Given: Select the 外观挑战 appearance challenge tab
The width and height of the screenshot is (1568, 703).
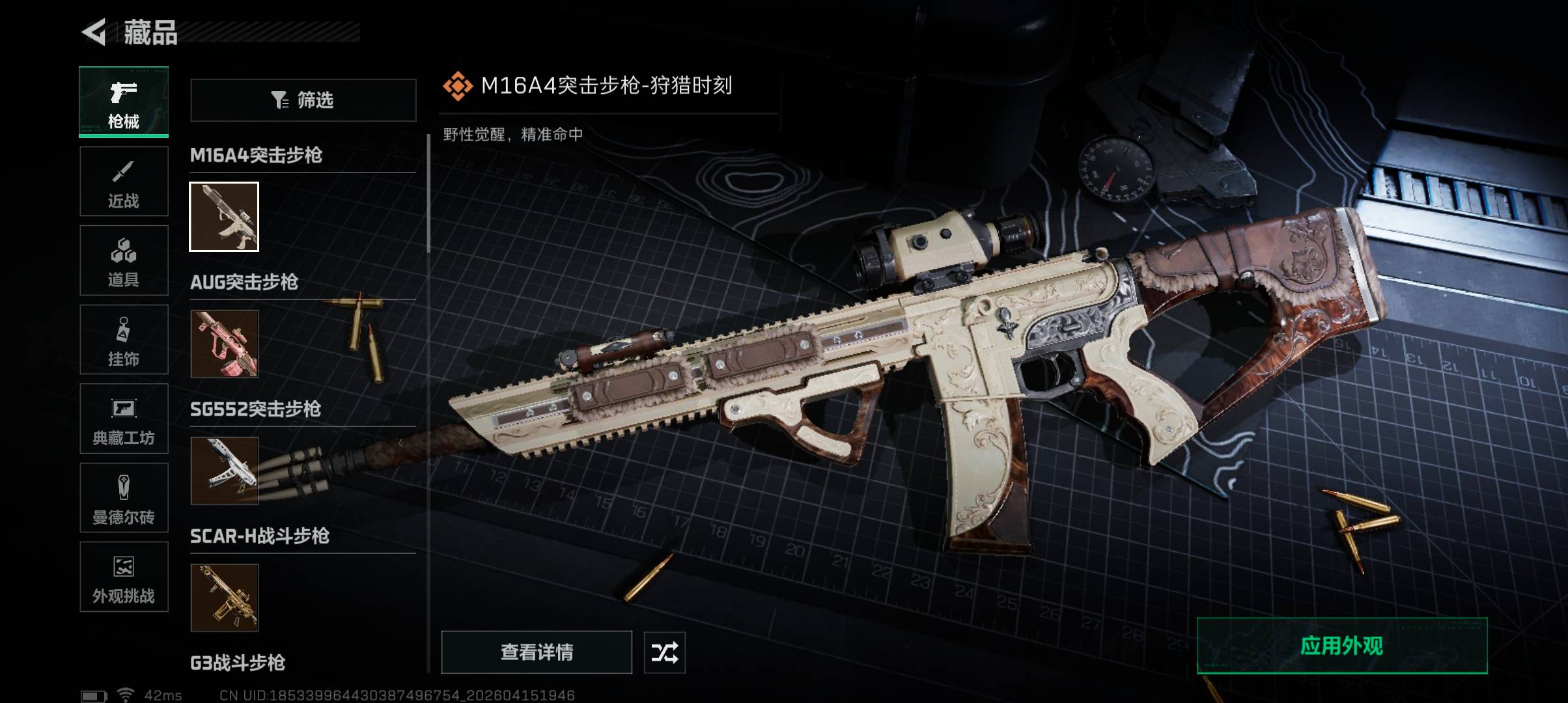Looking at the screenshot, I should 124,577.
